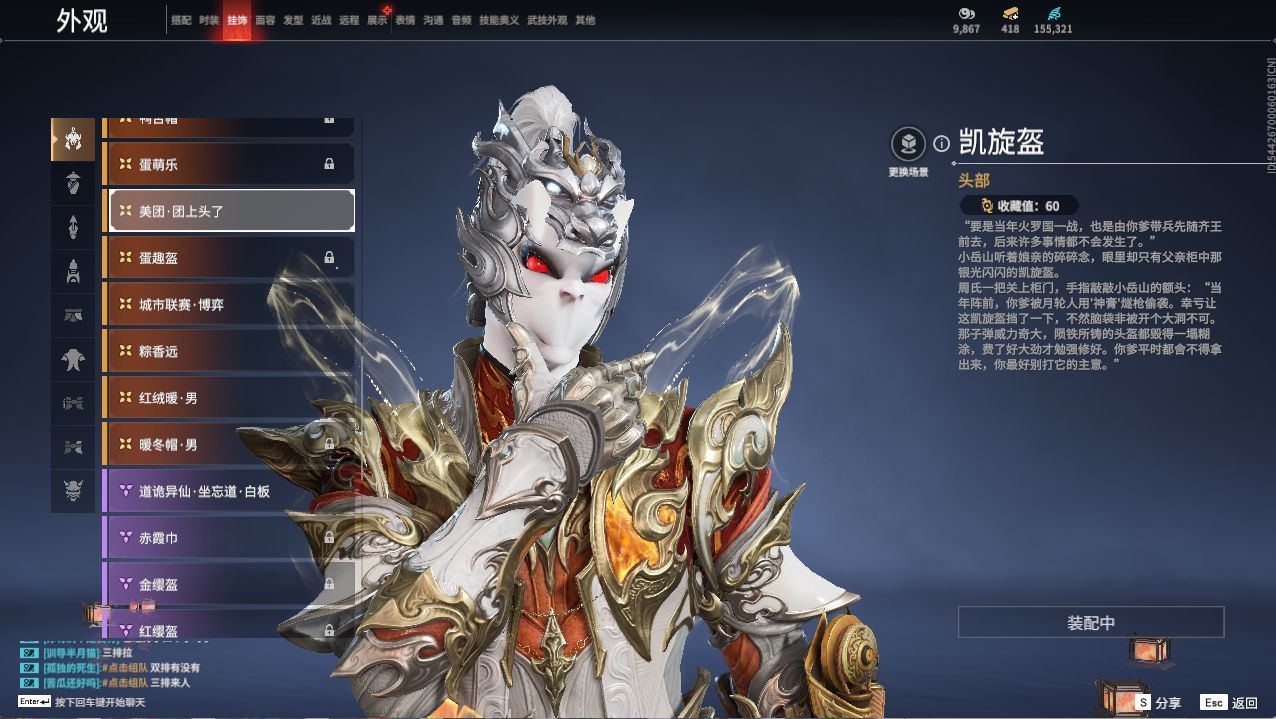This screenshot has width=1276, height=719.
Task: Choose 道诡异仙·坐忘道·白板 from the list
Action: (229, 491)
